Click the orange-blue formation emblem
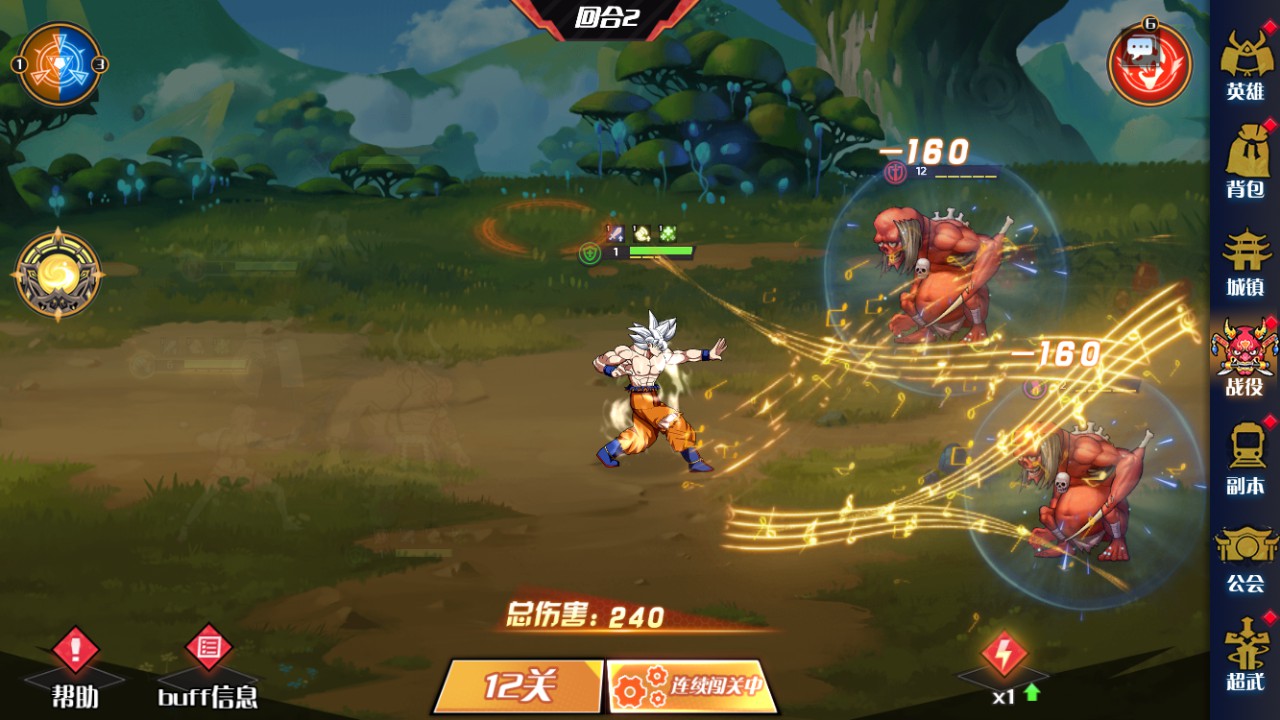 click(60, 64)
